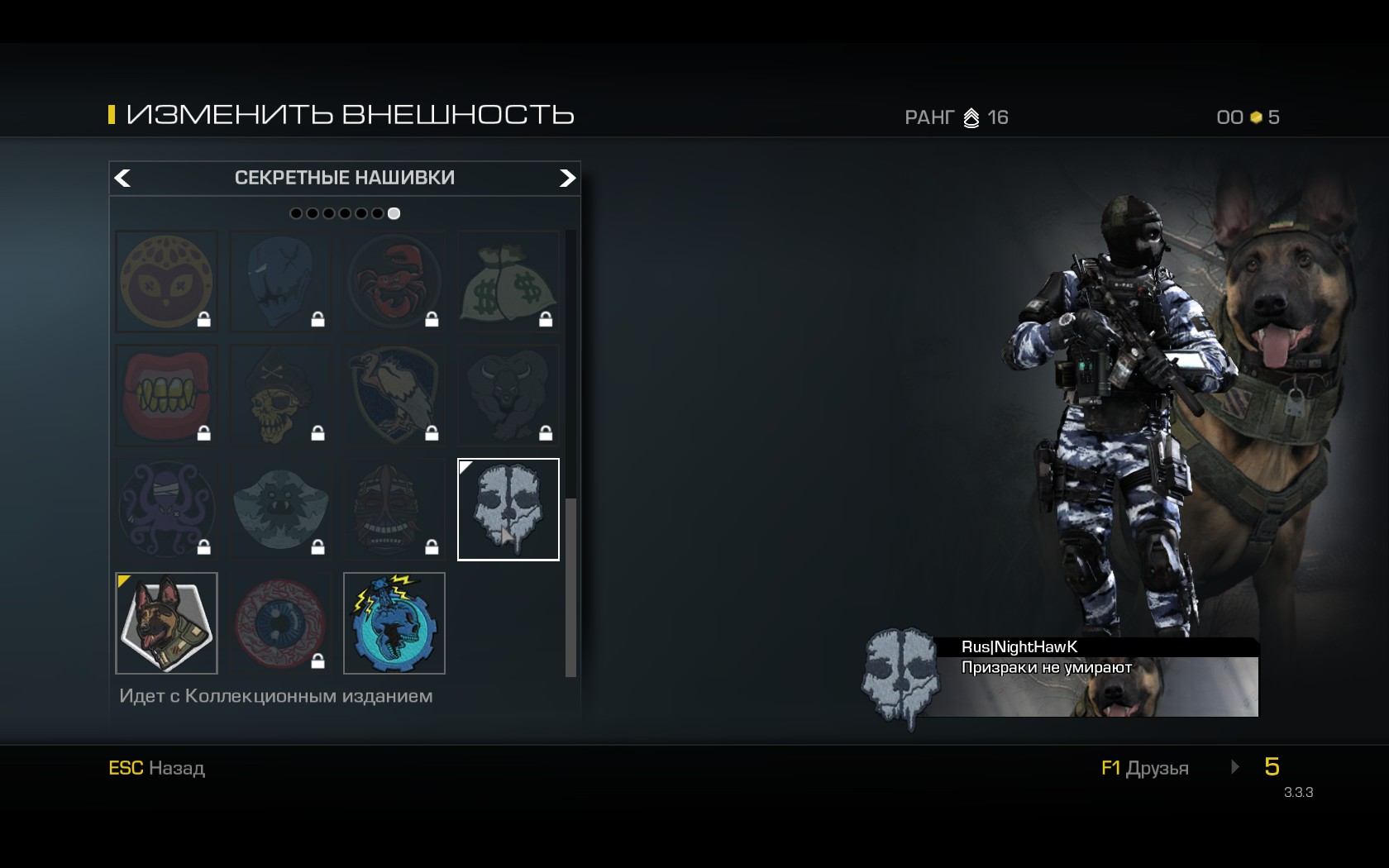This screenshot has width=1389, height=868.
Task: Select the locked purple octopus patch
Action: [166, 509]
